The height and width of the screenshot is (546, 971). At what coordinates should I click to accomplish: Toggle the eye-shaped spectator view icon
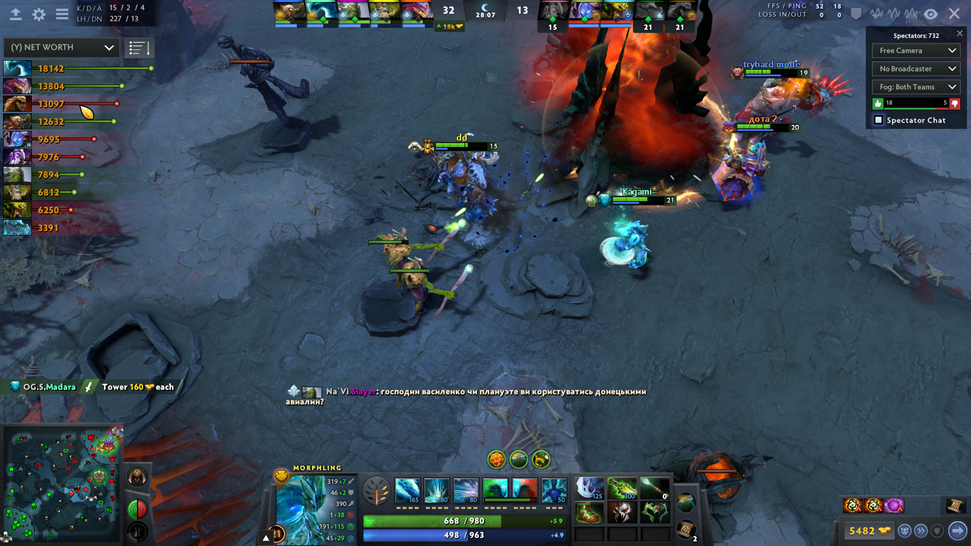(x=930, y=14)
